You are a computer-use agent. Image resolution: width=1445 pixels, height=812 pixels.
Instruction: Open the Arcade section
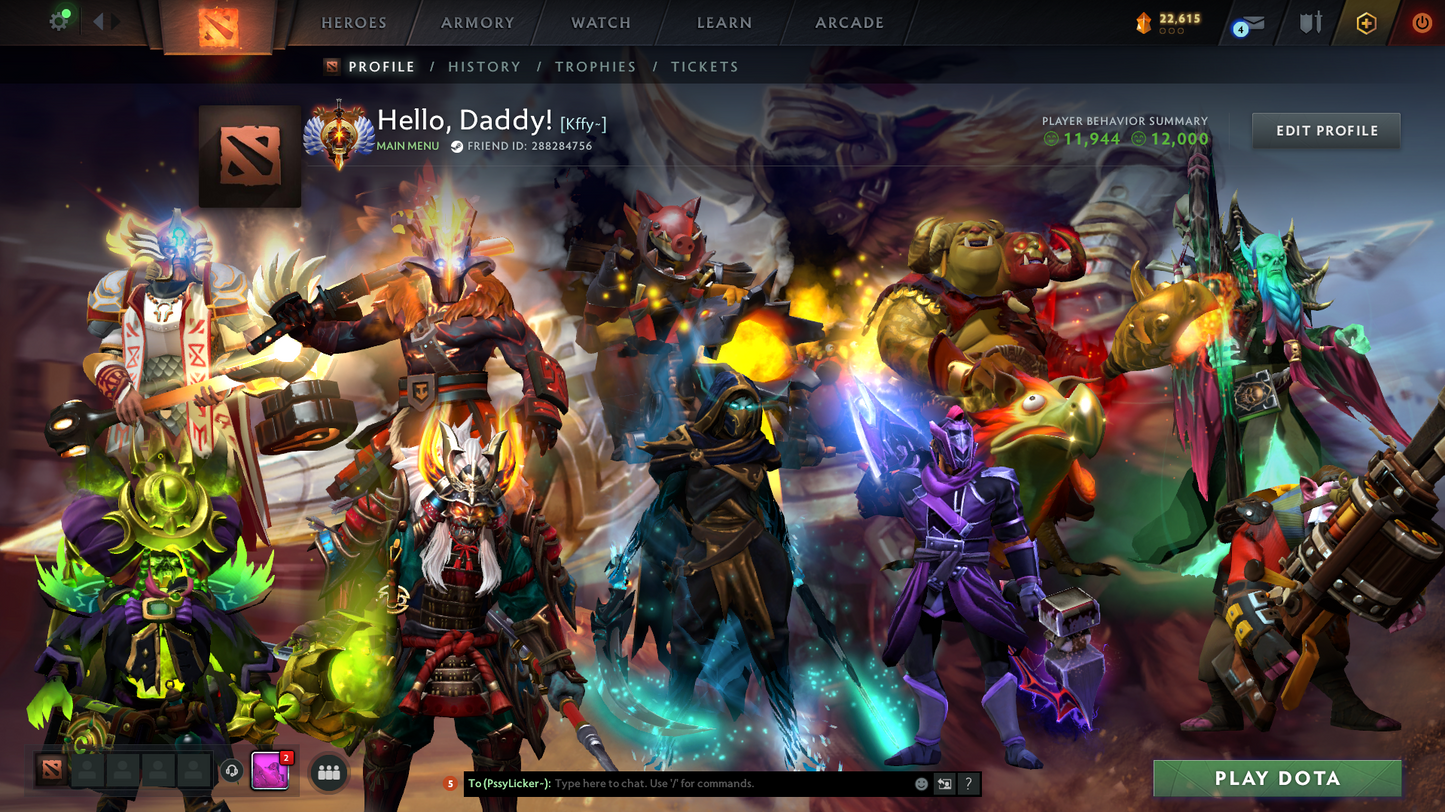pyautogui.click(x=849, y=23)
